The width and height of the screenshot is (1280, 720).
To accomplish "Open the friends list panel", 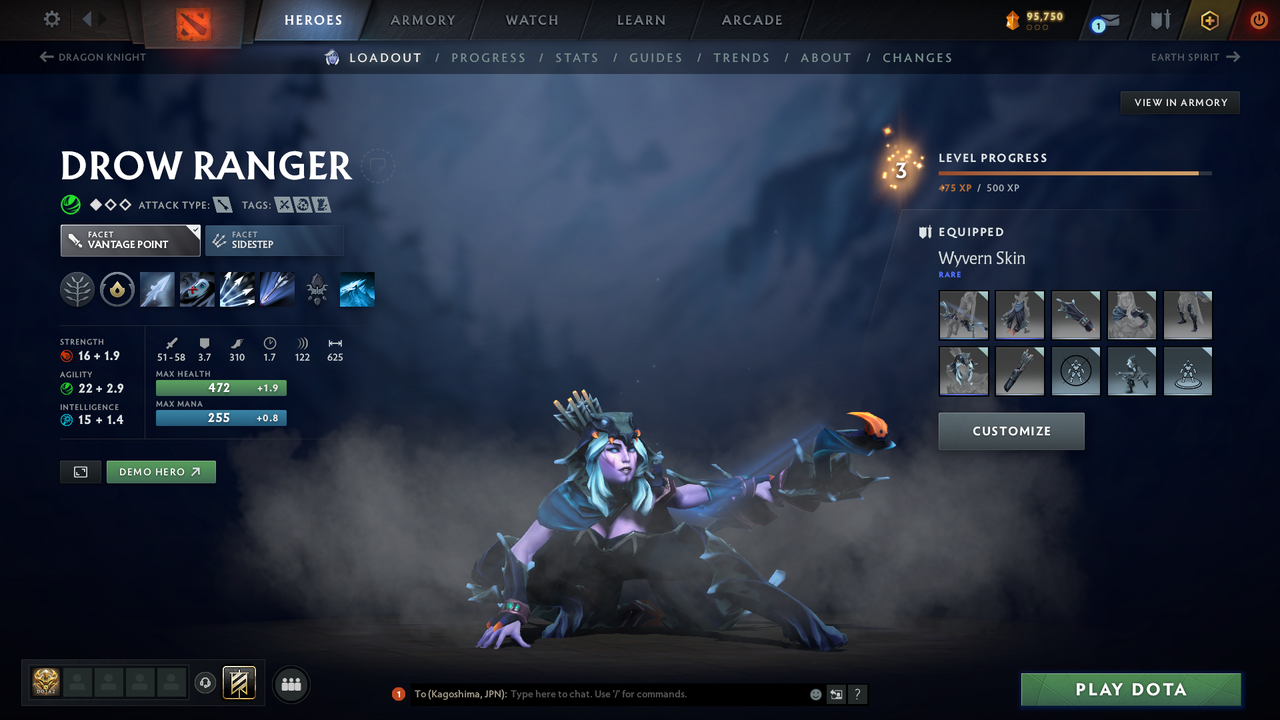I will pyautogui.click(x=290, y=684).
